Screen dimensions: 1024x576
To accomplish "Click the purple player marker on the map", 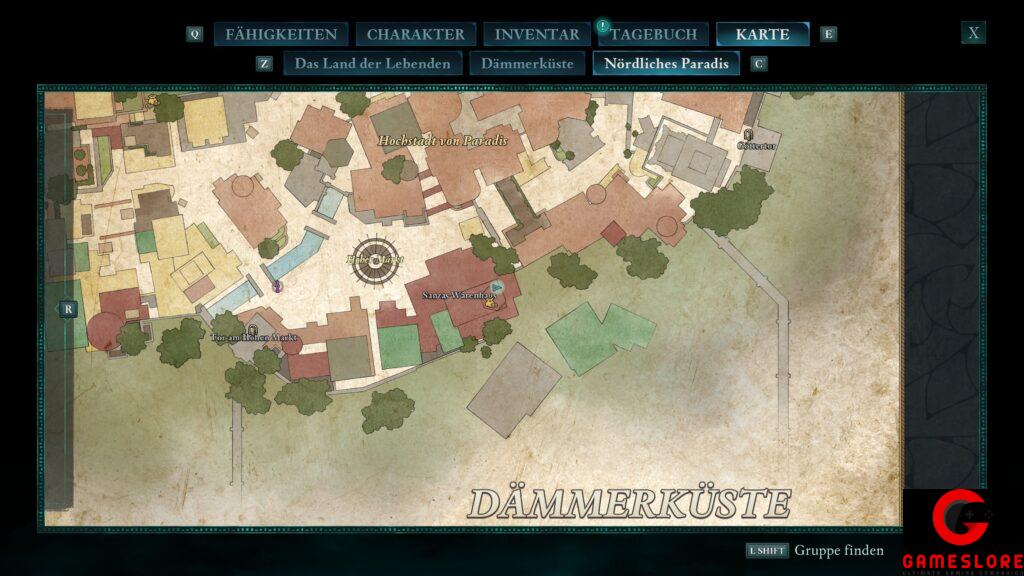I will point(277,286).
